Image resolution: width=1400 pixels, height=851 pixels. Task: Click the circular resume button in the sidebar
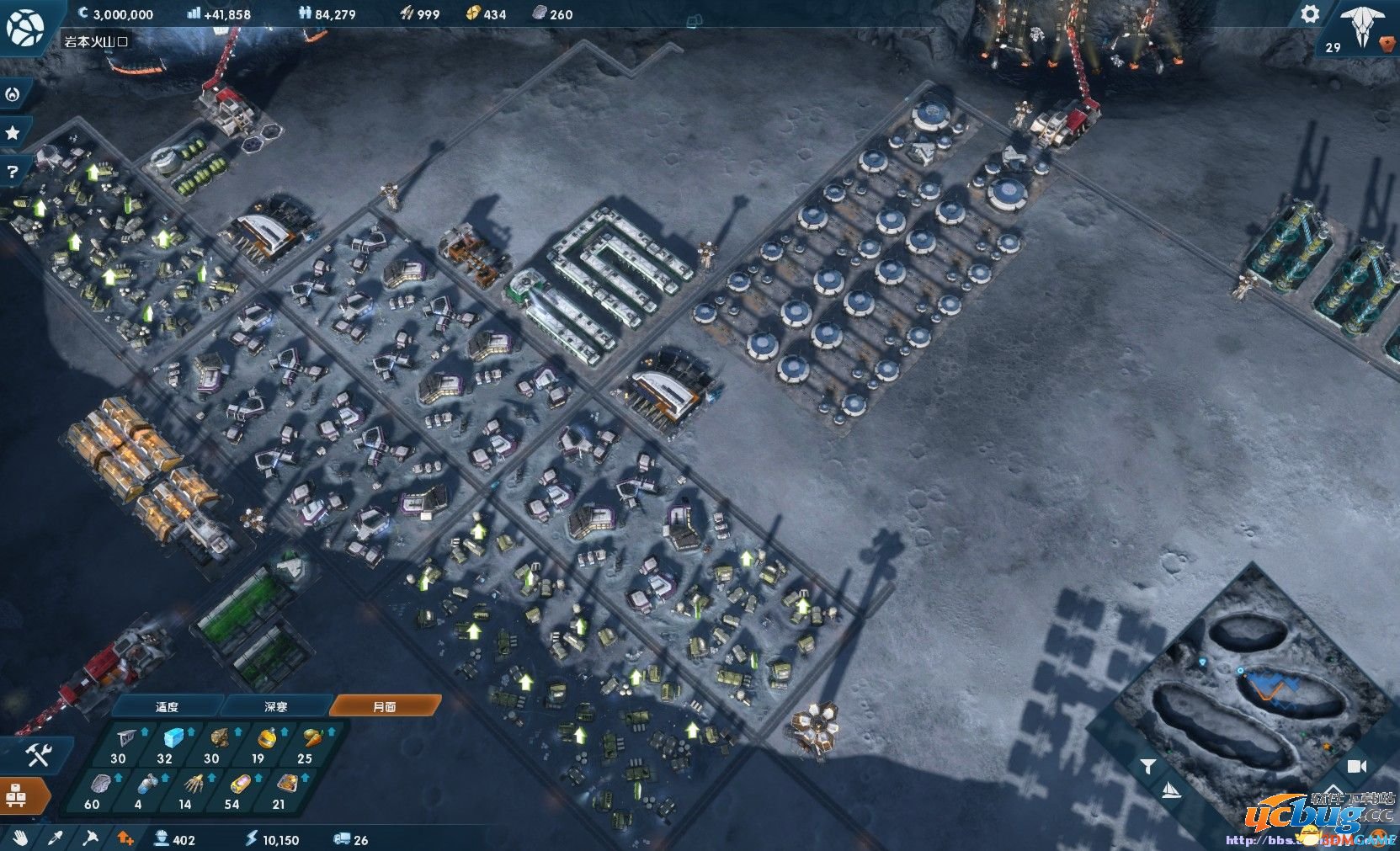tap(11, 95)
